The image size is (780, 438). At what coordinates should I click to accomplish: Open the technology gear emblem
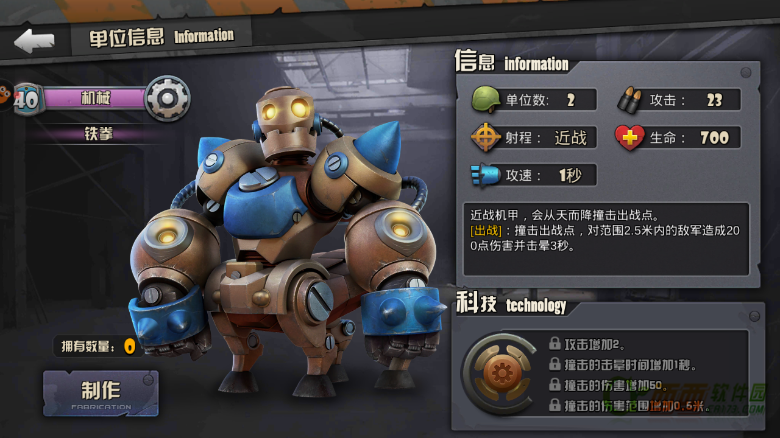click(498, 373)
